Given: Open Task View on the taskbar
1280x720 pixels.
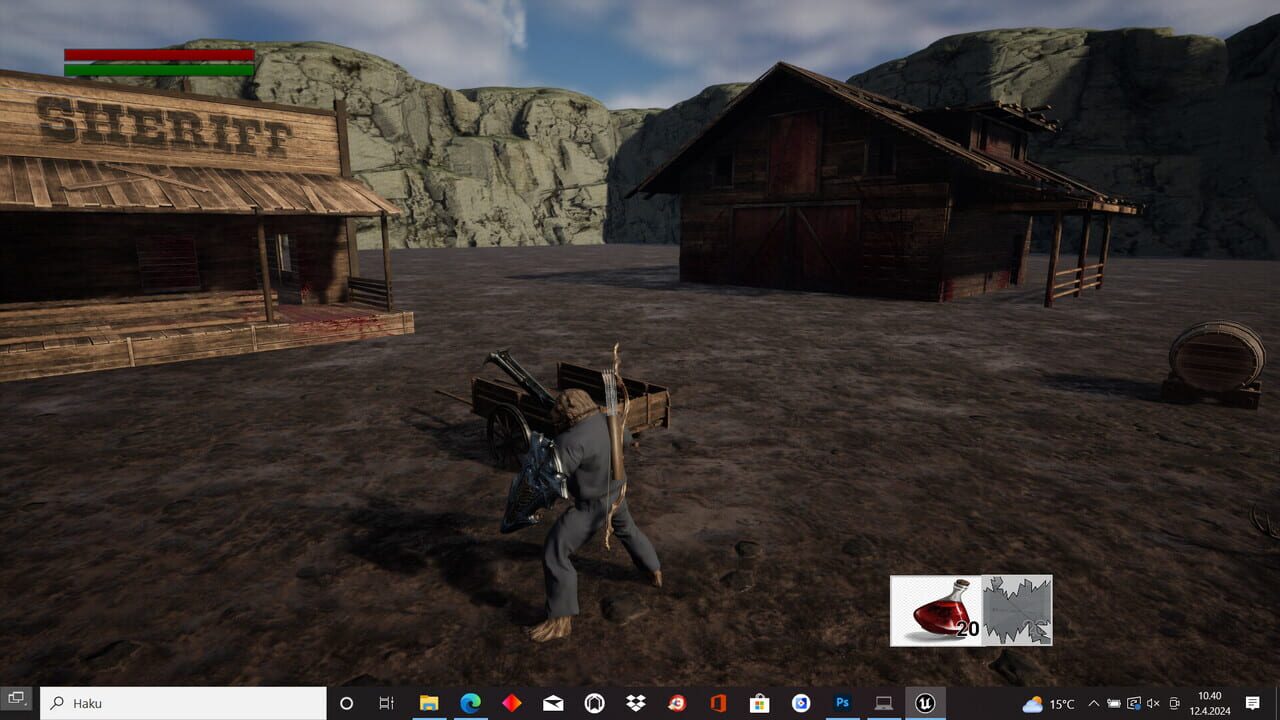Looking at the screenshot, I should [x=386, y=703].
